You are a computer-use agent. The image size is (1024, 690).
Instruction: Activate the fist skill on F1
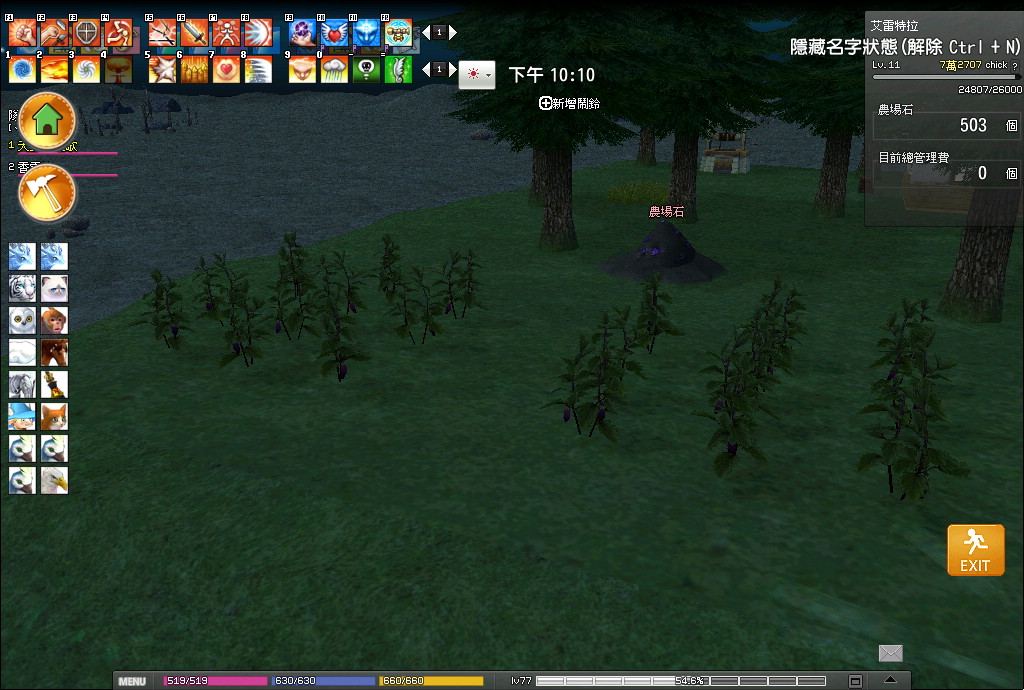(x=22, y=33)
